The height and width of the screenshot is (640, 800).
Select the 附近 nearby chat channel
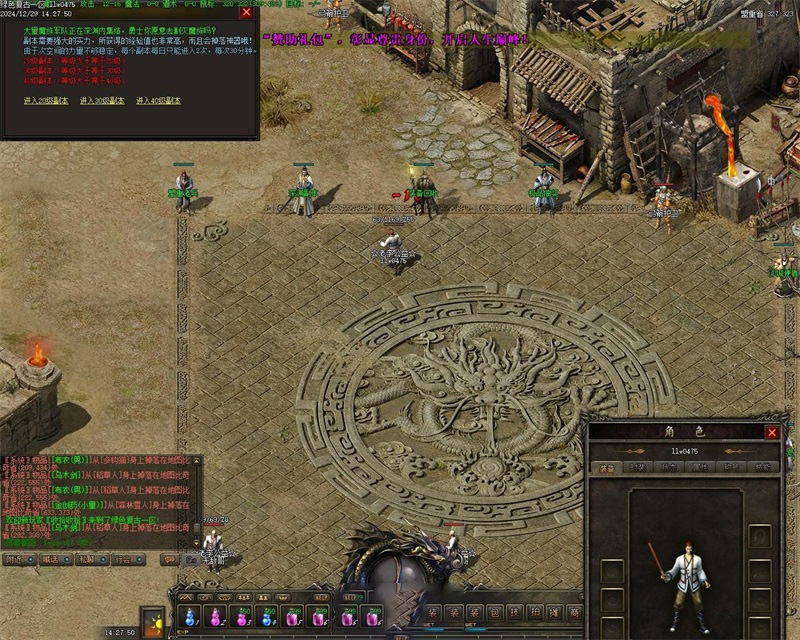(15, 560)
